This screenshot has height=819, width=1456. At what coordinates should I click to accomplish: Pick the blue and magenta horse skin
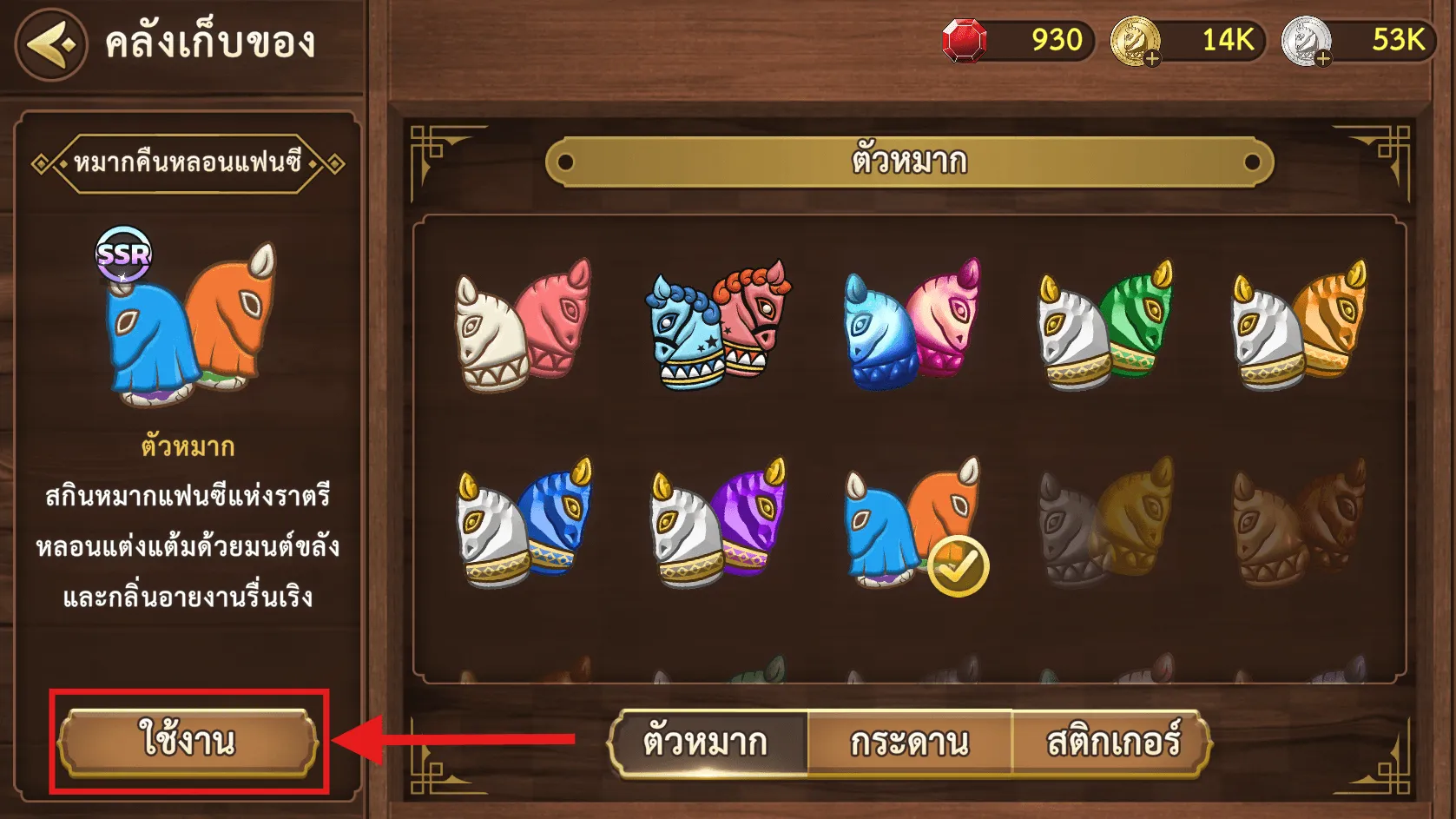pos(911,325)
